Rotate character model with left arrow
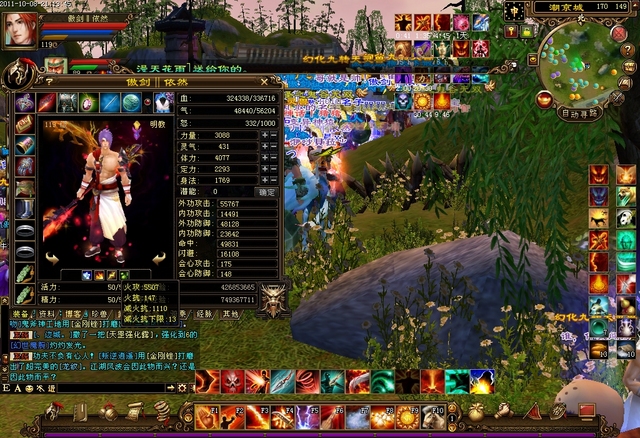The height and width of the screenshot is (438, 640). click(51, 258)
